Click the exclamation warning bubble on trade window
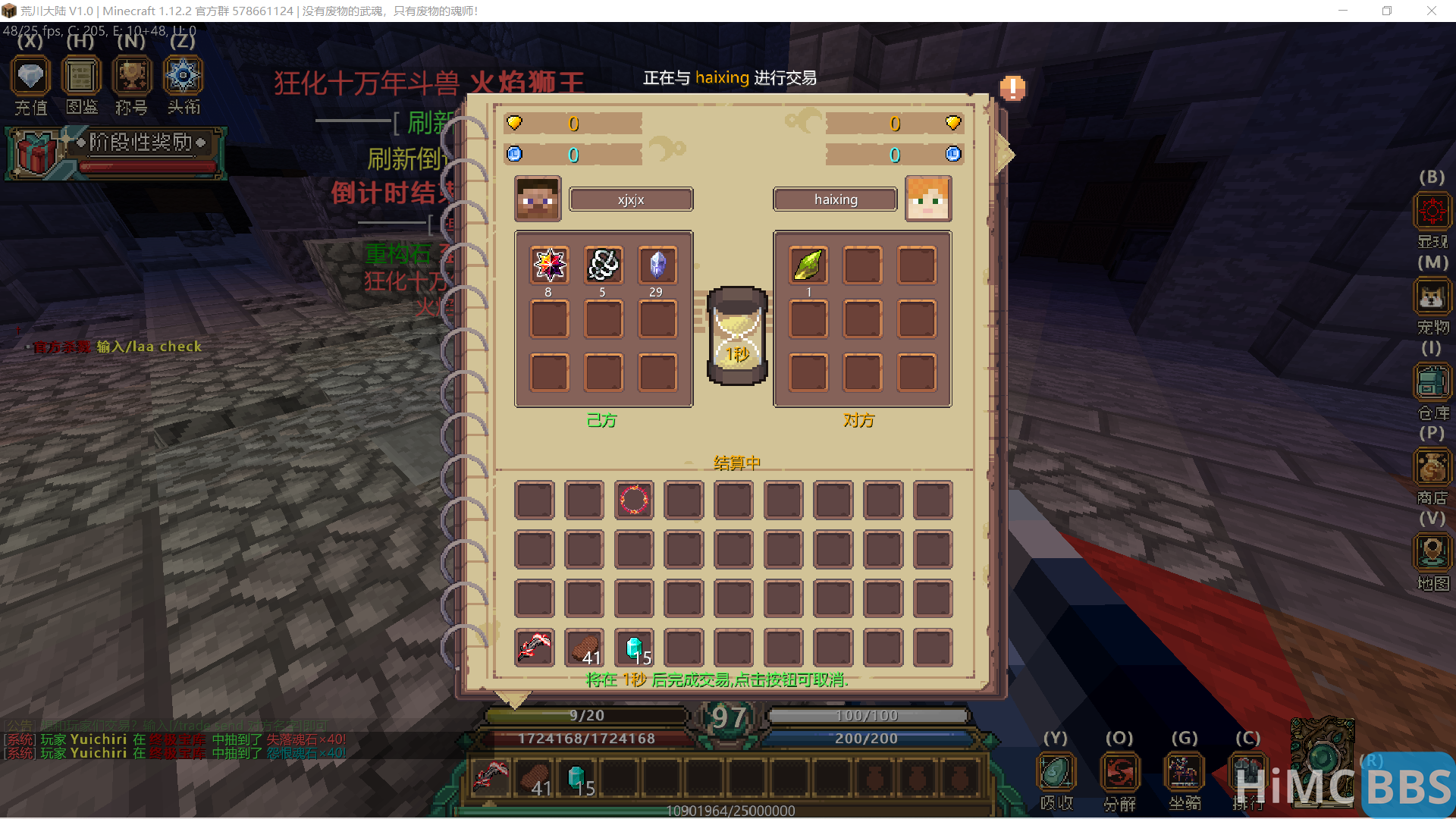 point(1012,88)
